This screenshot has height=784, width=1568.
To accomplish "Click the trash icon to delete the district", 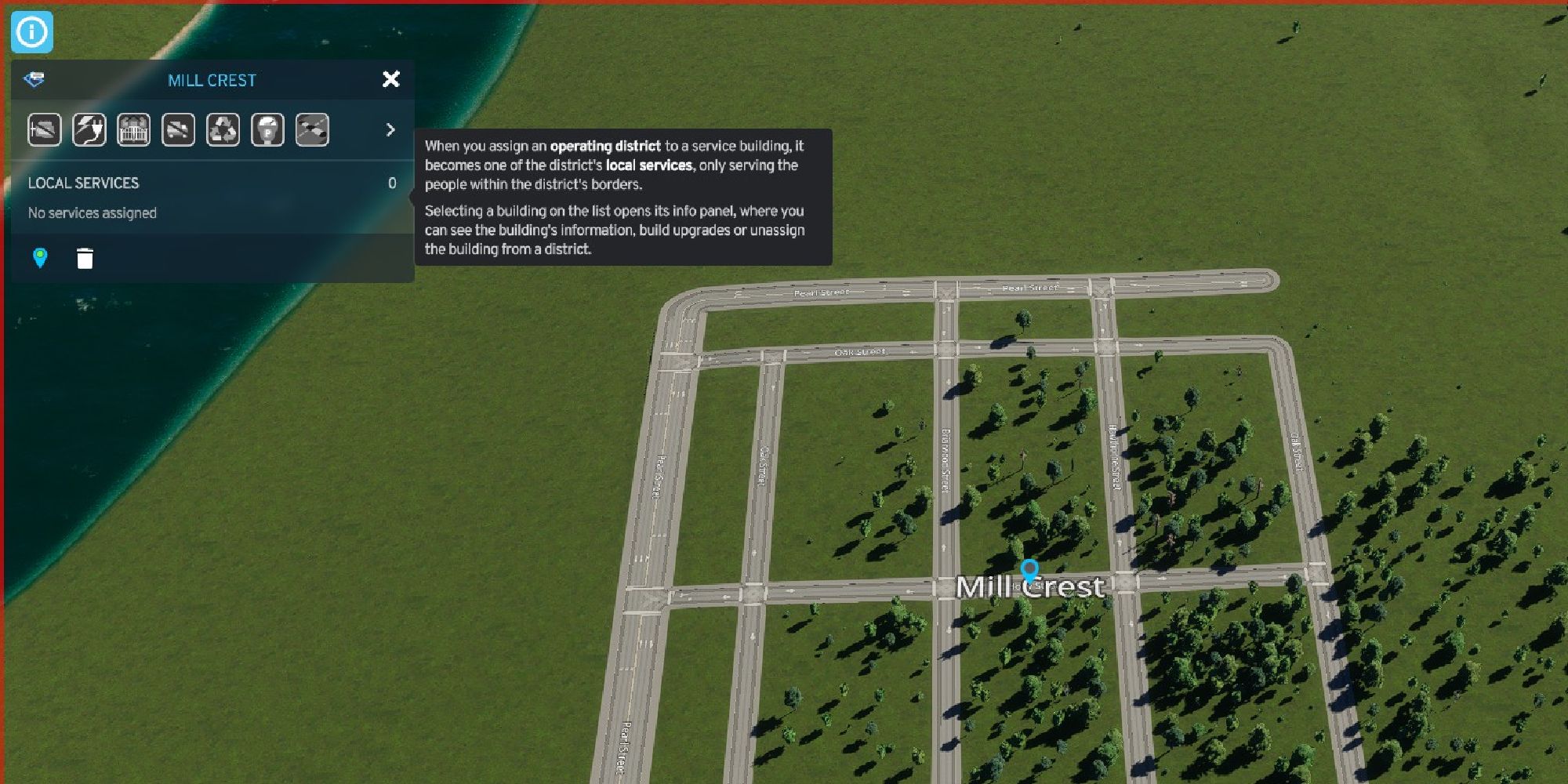I will click(84, 259).
